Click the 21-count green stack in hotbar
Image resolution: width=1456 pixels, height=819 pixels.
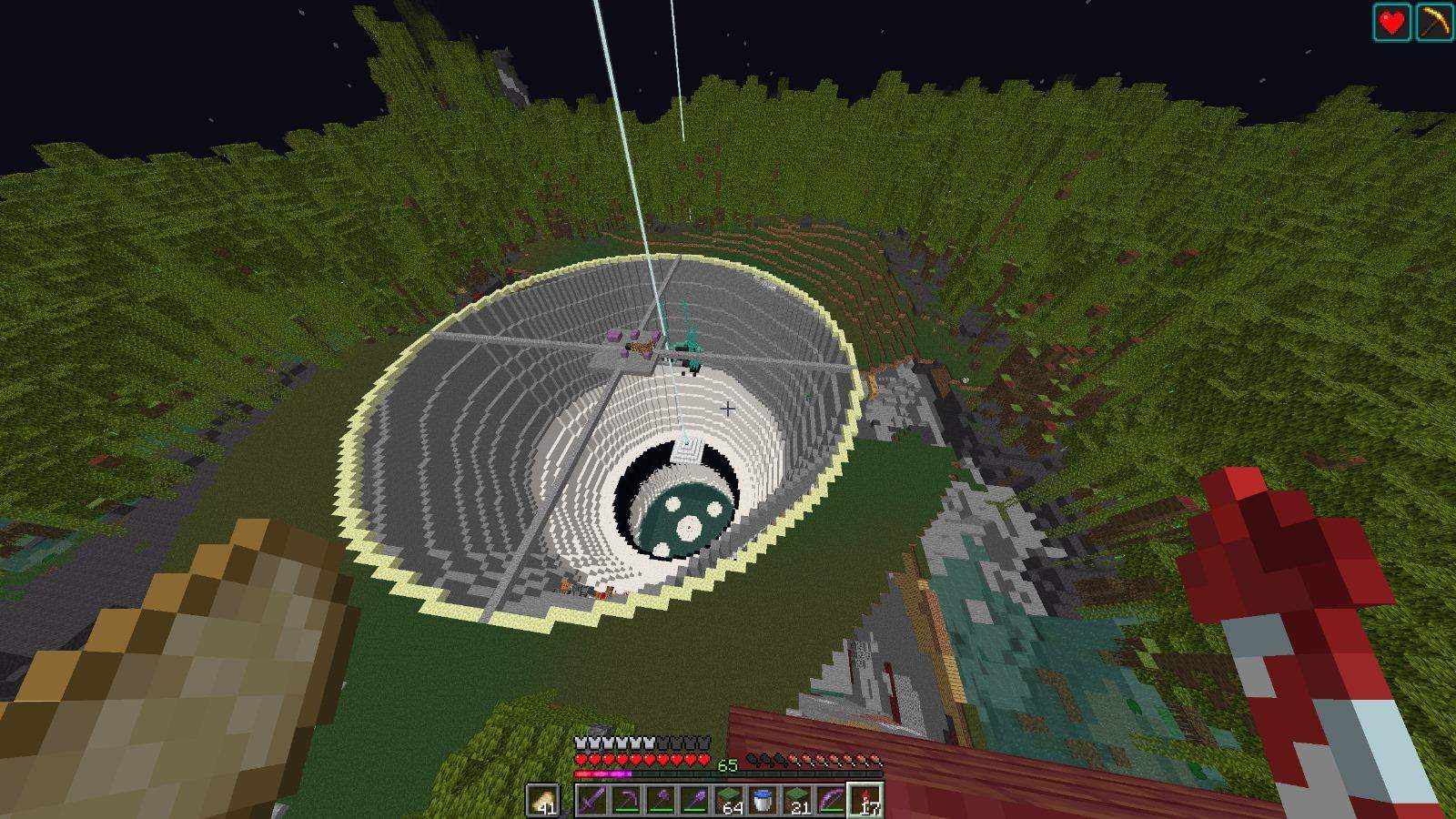[797, 799]
